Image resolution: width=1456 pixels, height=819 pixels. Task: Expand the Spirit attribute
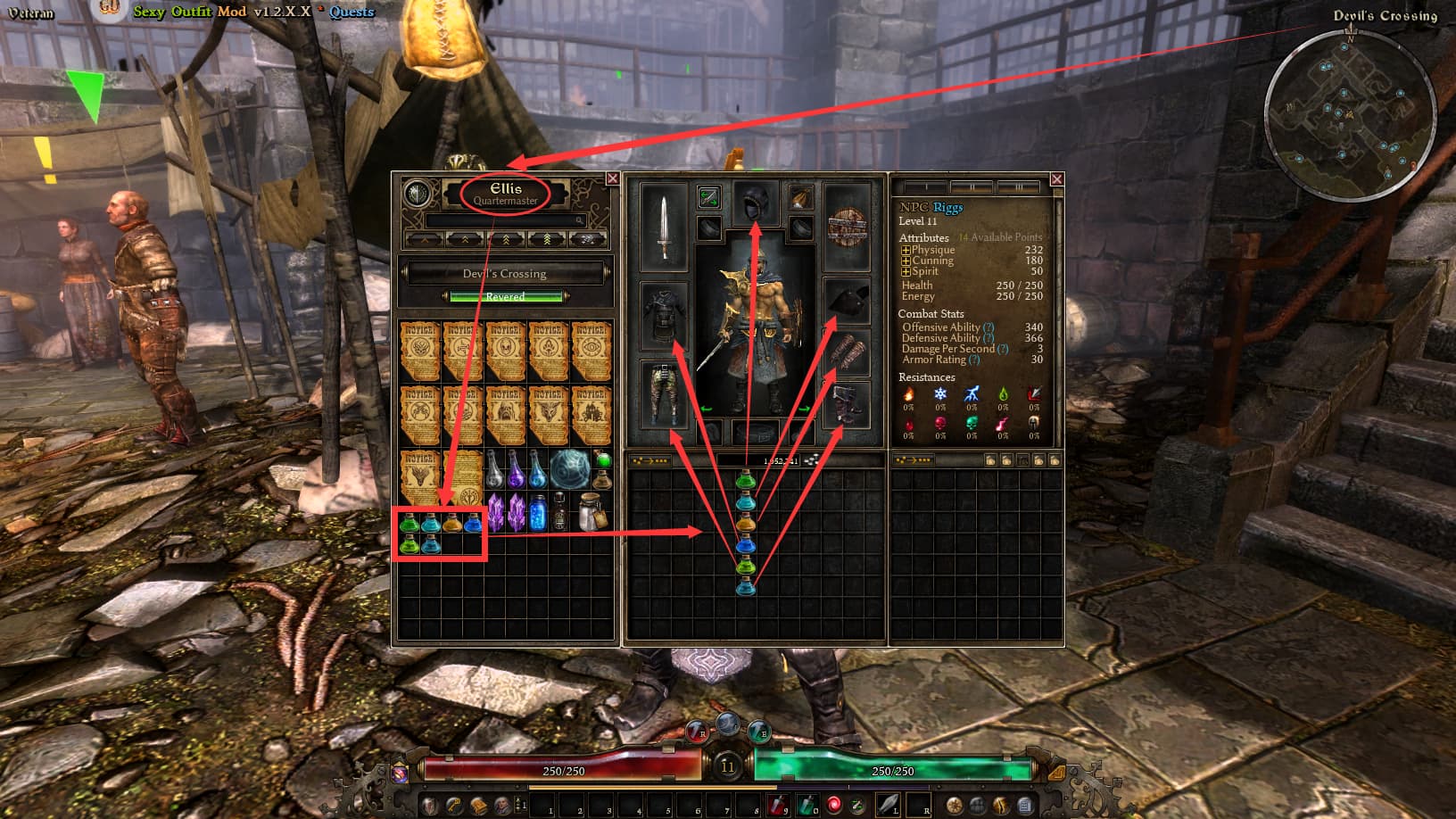coord(906,272)
